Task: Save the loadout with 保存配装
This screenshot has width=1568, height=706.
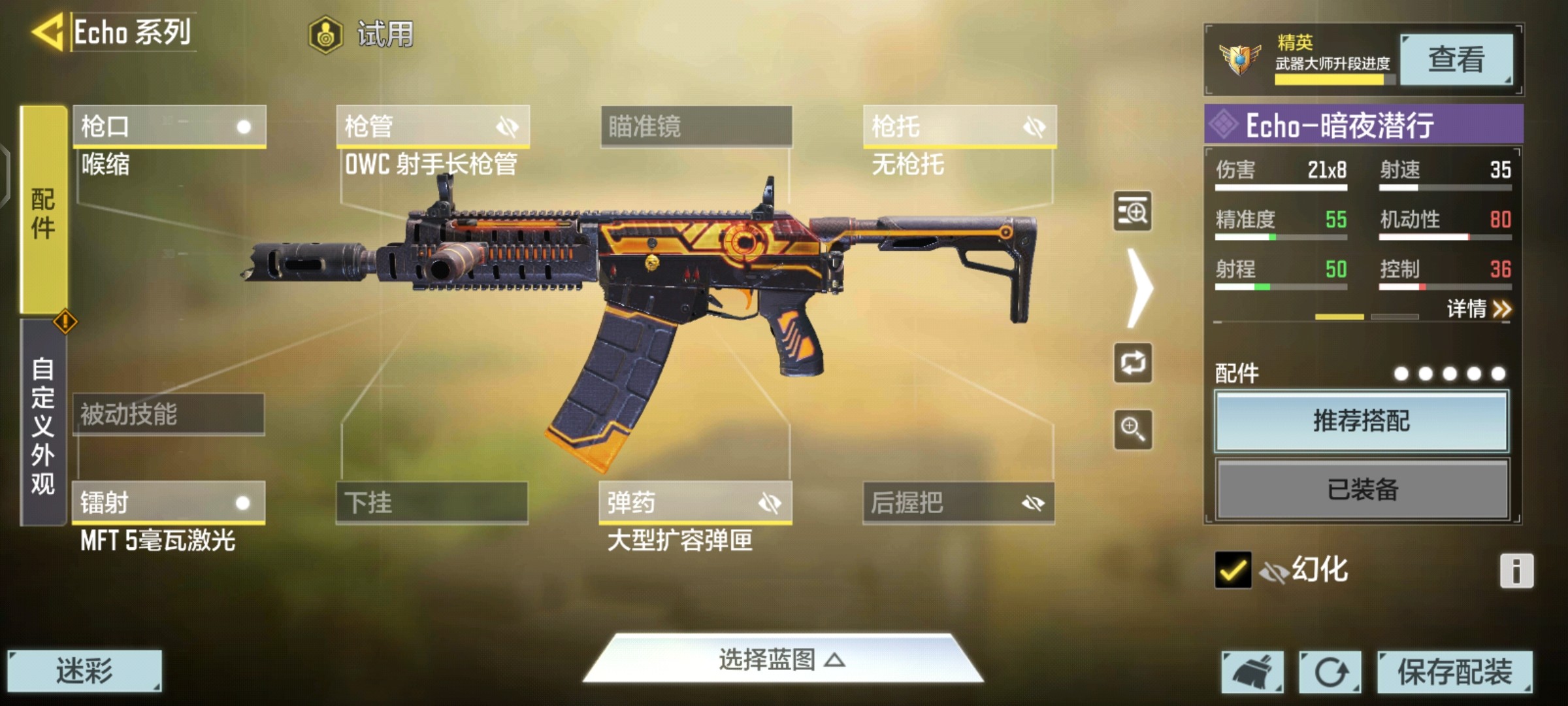Action: 1454,671
